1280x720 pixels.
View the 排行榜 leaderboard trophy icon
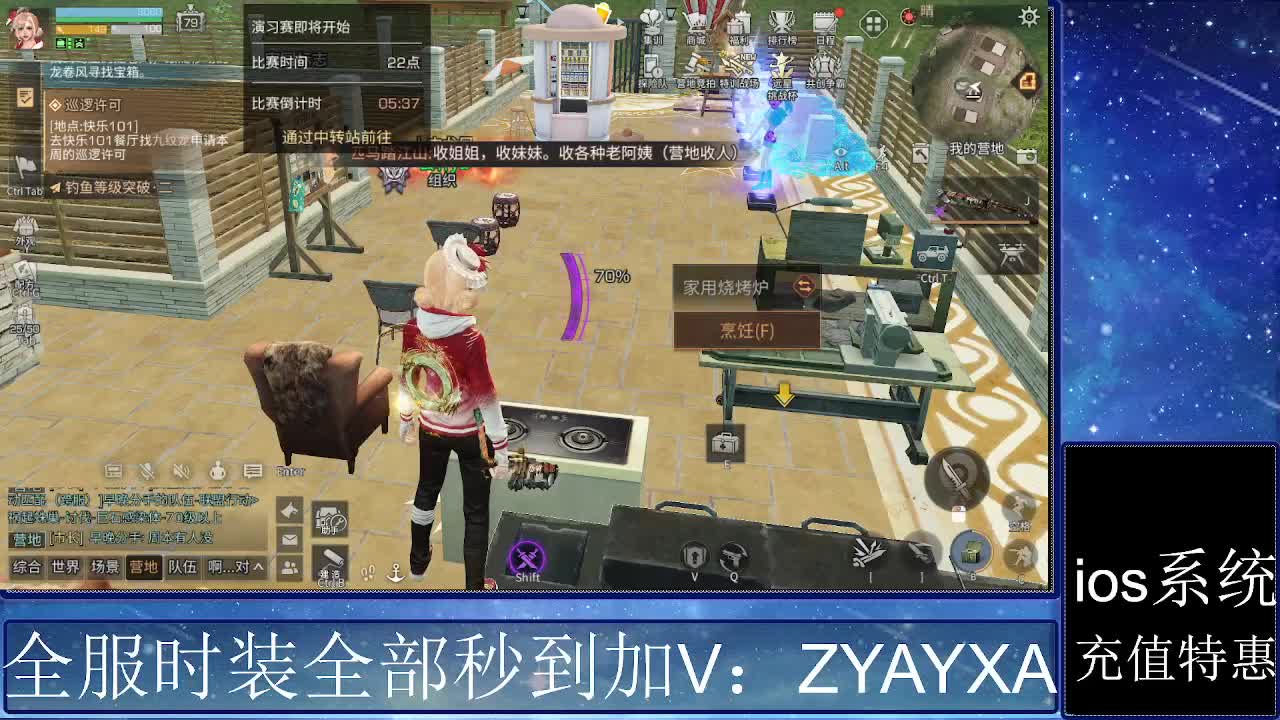[780, 21]
